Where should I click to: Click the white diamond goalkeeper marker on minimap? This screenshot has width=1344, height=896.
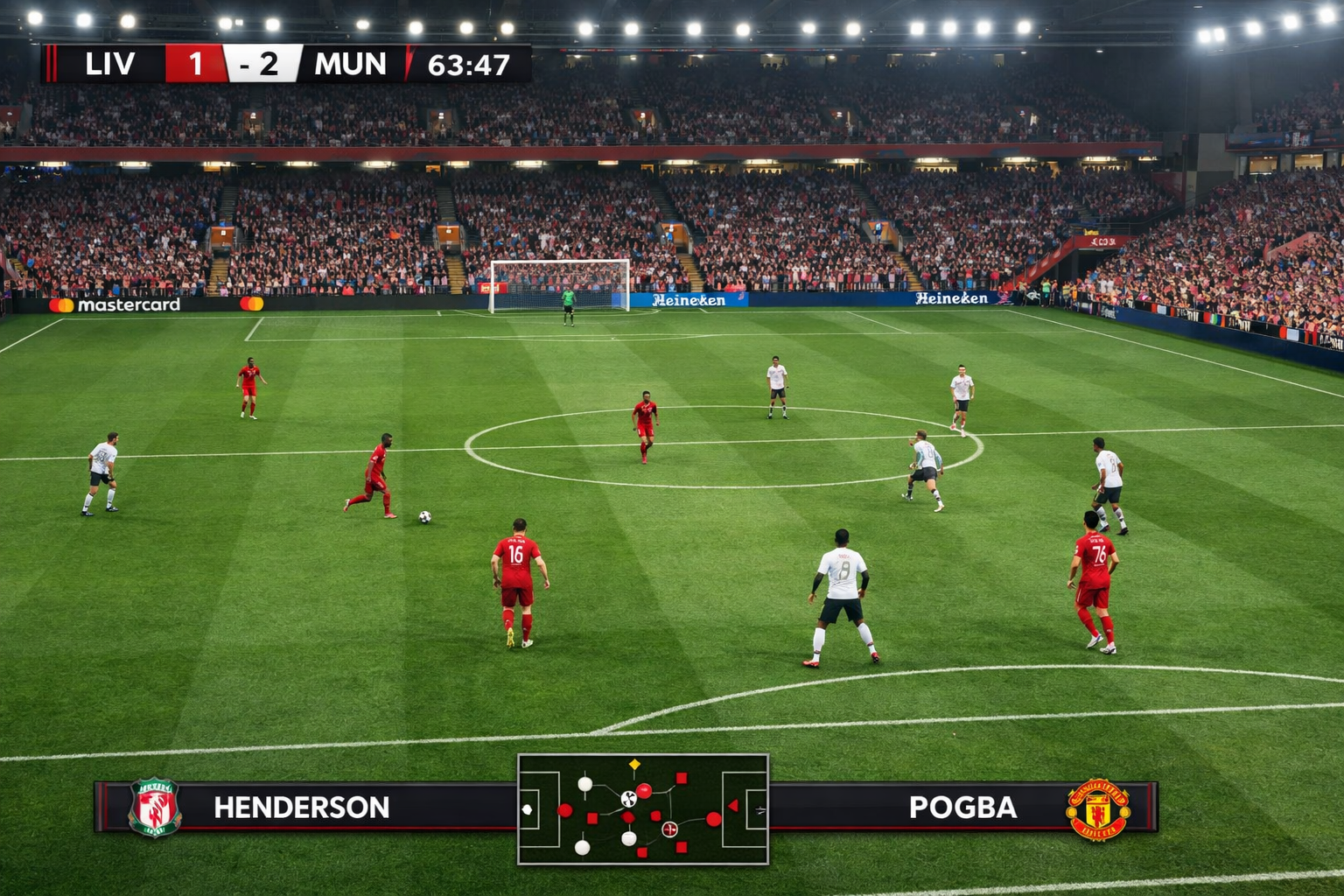click(527, 810)
